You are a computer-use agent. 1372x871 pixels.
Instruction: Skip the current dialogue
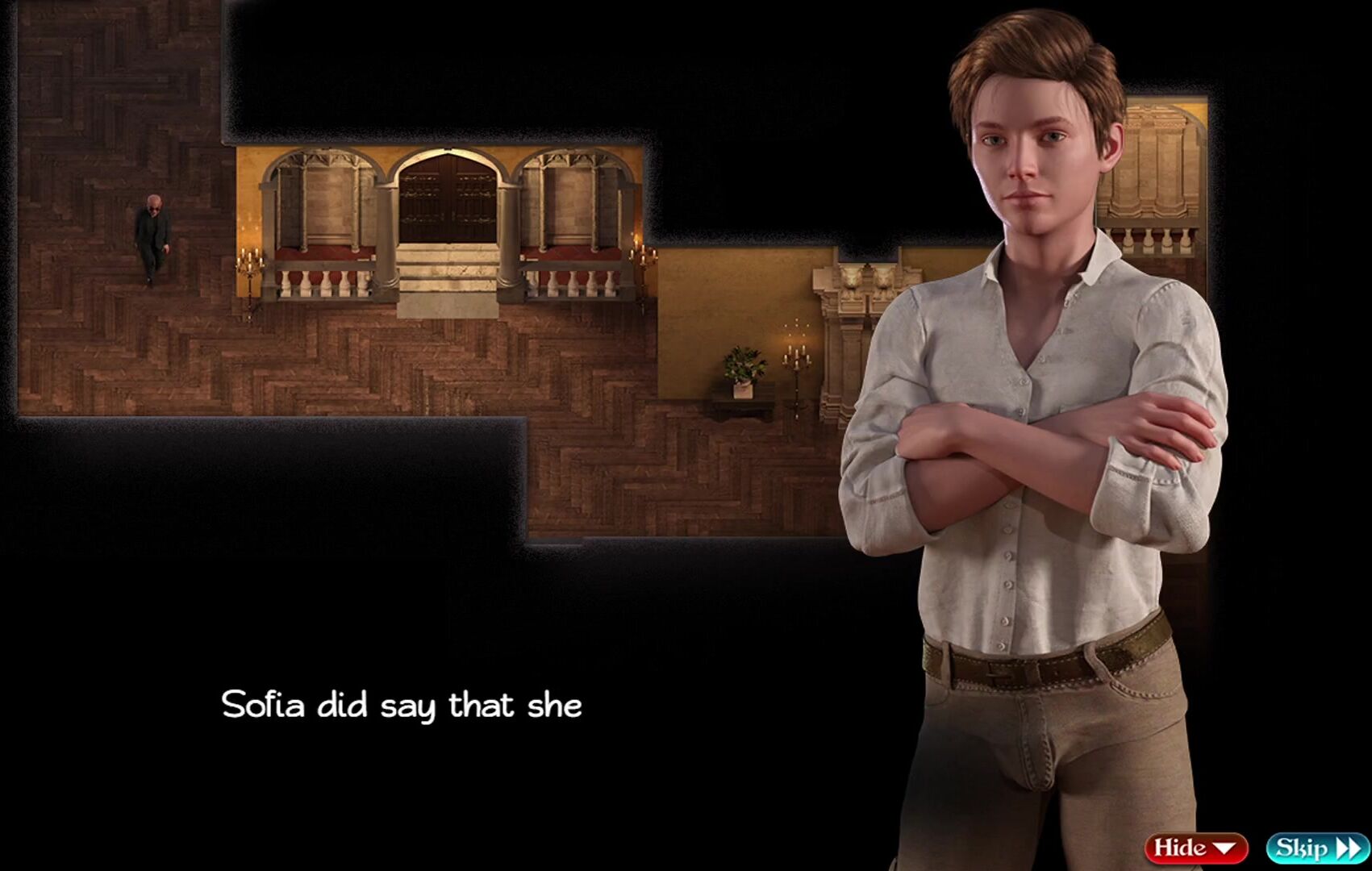tap(1317, 848)
